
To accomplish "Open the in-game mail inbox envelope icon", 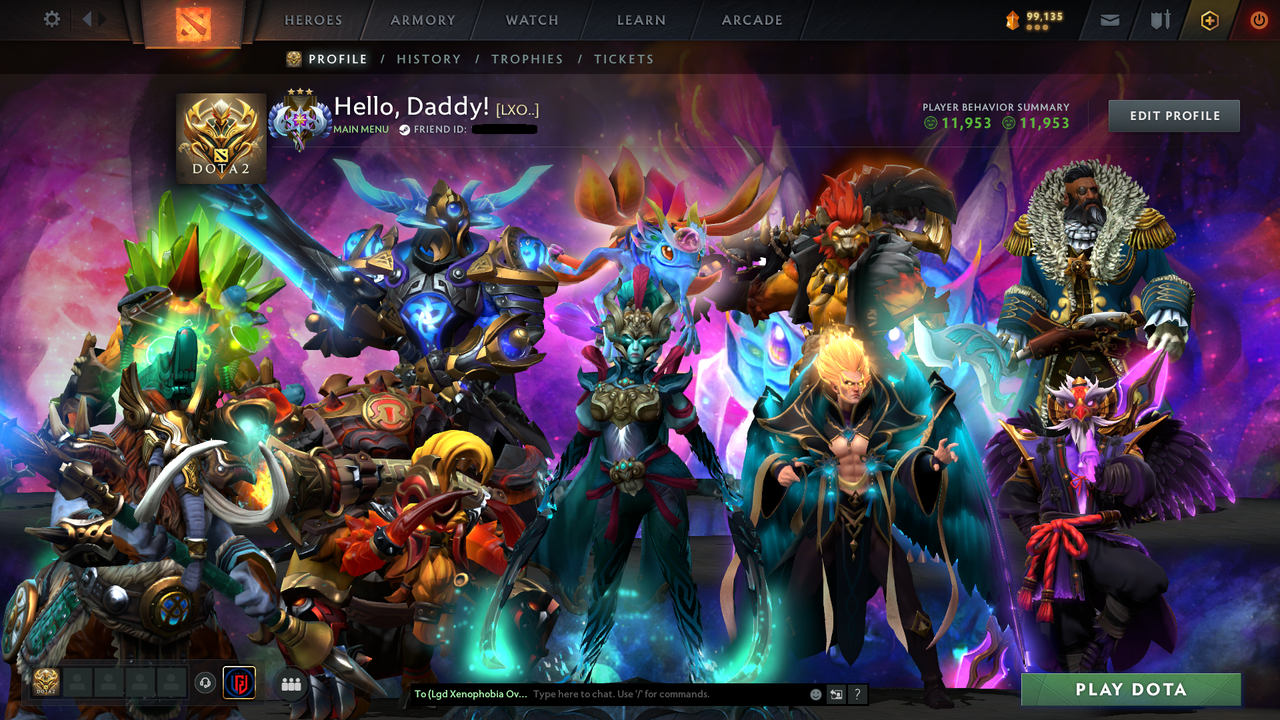I will tap(1108, 20).
